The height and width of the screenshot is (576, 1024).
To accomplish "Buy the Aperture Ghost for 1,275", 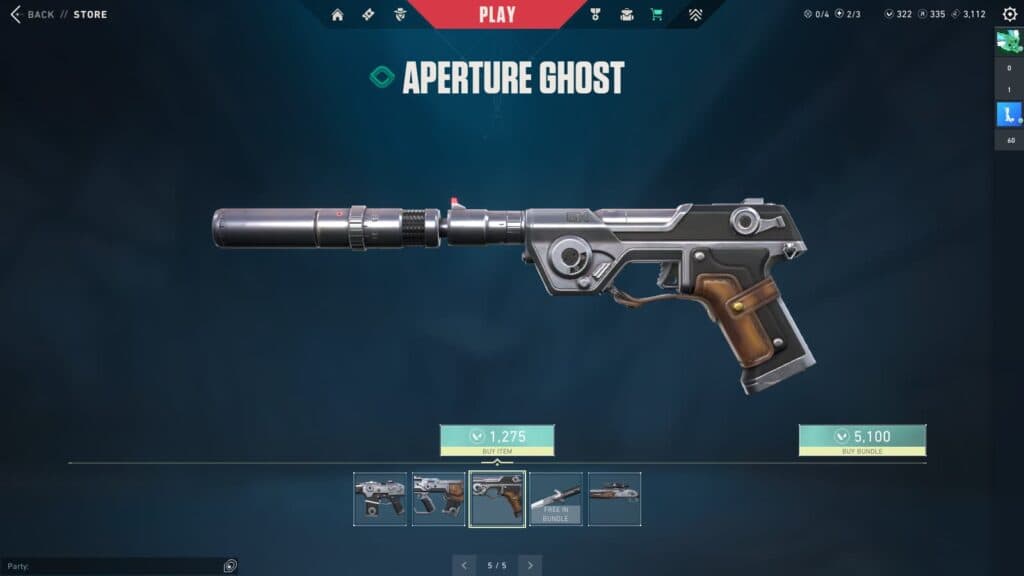I will click(x=497, y=437).
